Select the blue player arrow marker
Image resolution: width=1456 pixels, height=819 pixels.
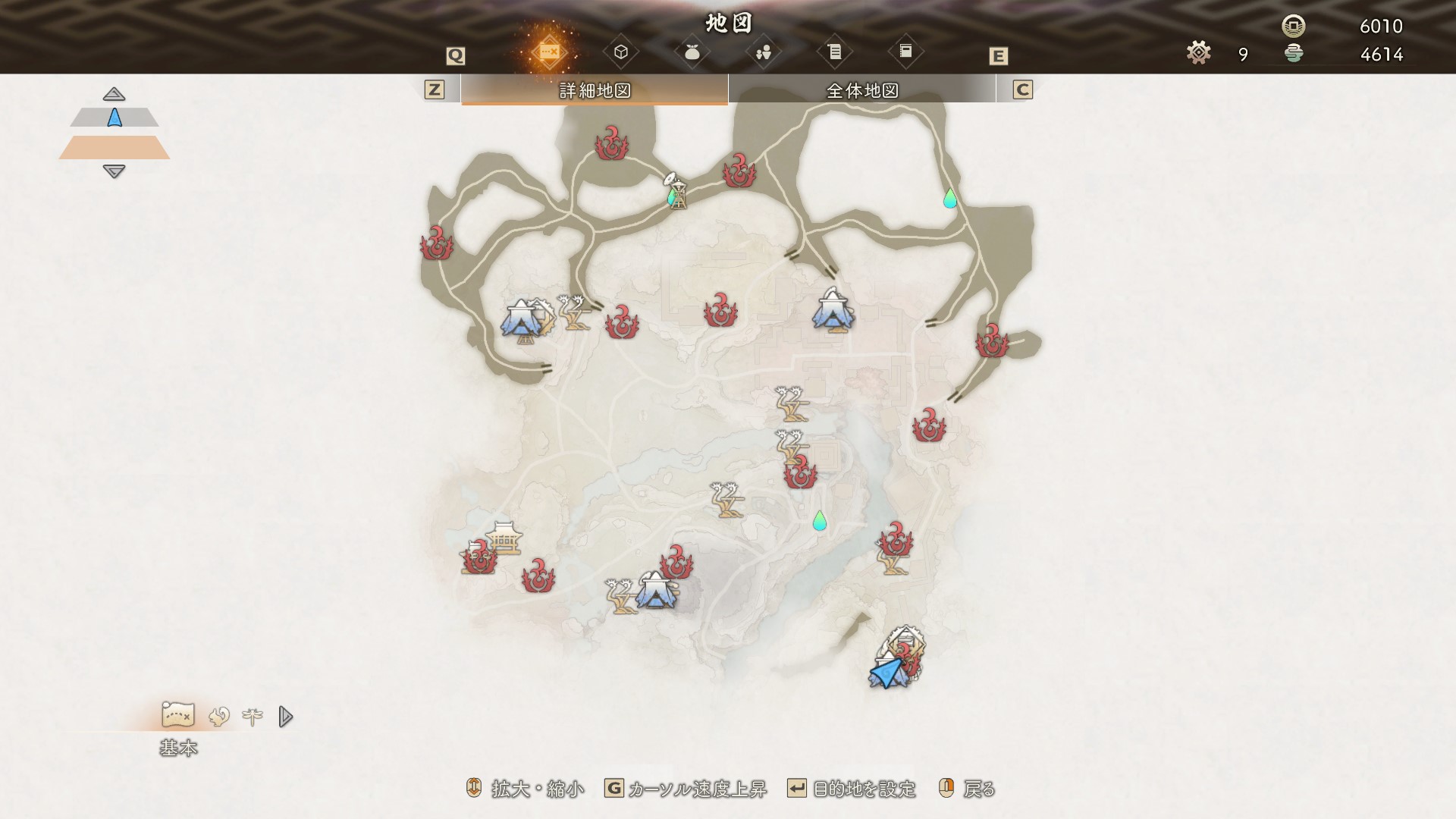pyautogui.click(x=886, y=672)
